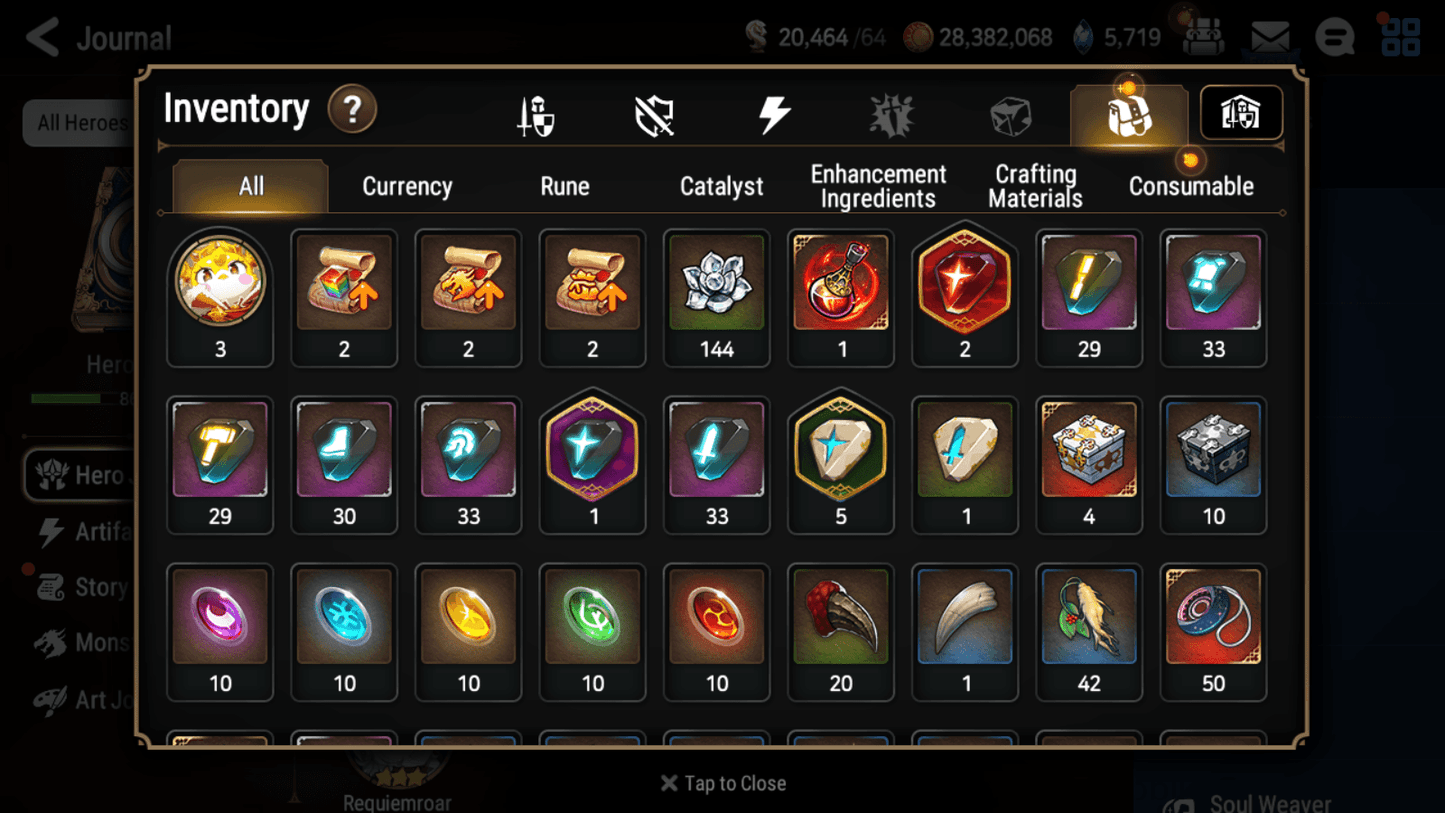Open the Consumable tab
1445x813 pixels.
click(1191, 186)
